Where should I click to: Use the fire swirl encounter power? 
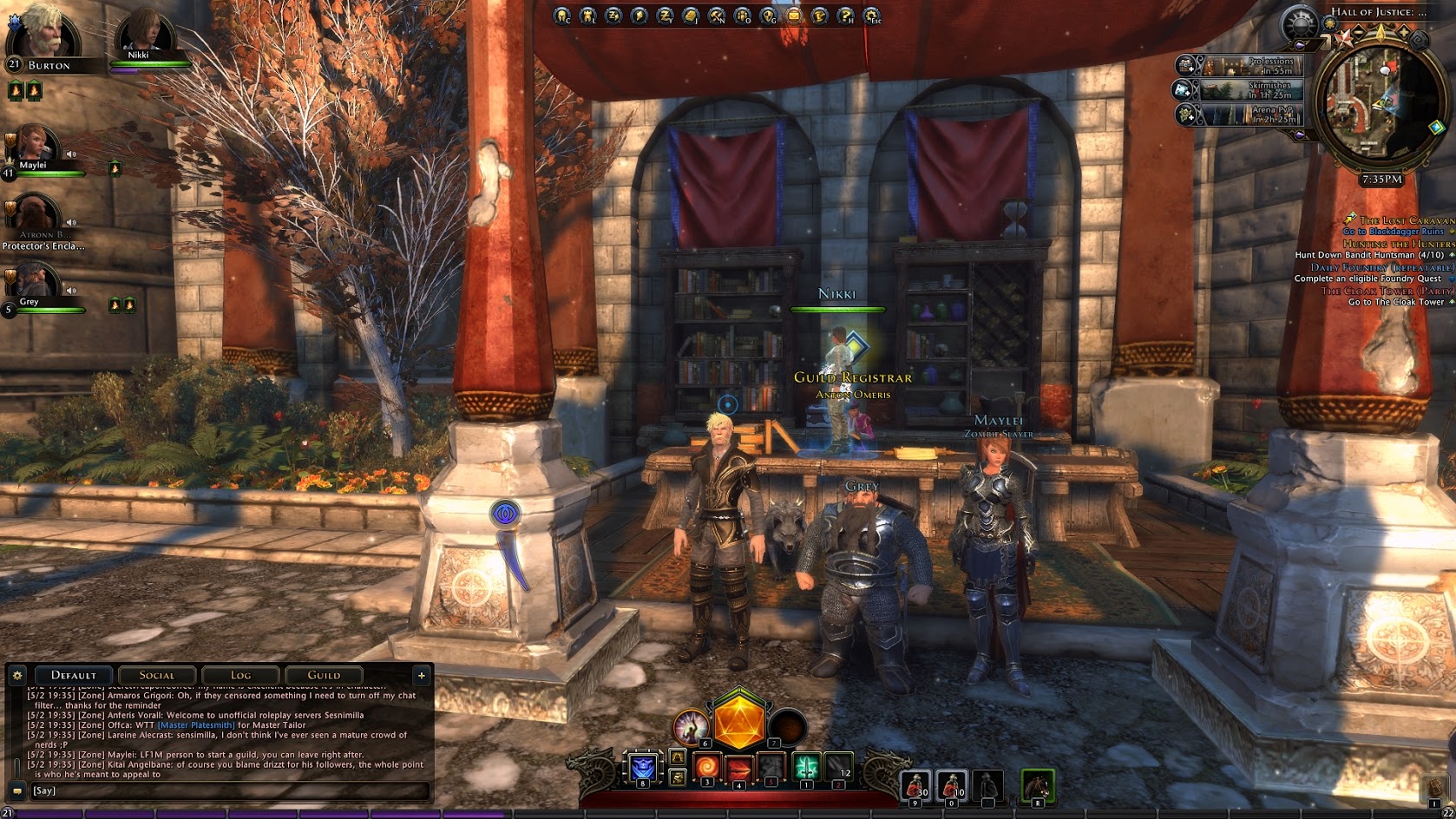tap(706, 767)
